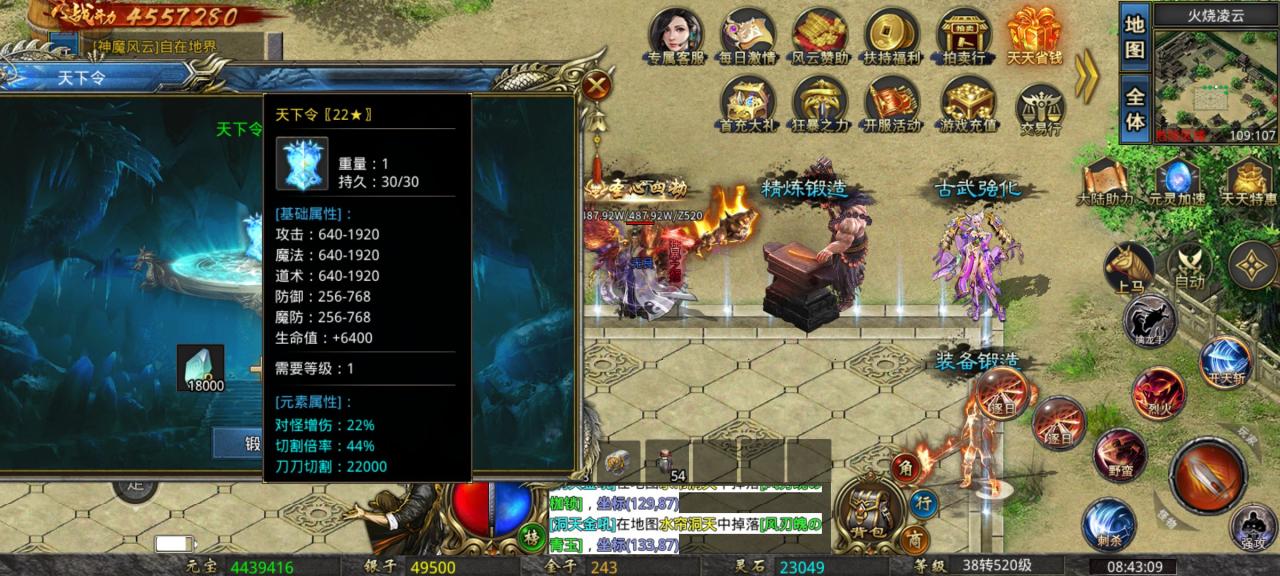Open the 开服活动 server events
This screenshot has height=576, width=1280.
[892, 104]
